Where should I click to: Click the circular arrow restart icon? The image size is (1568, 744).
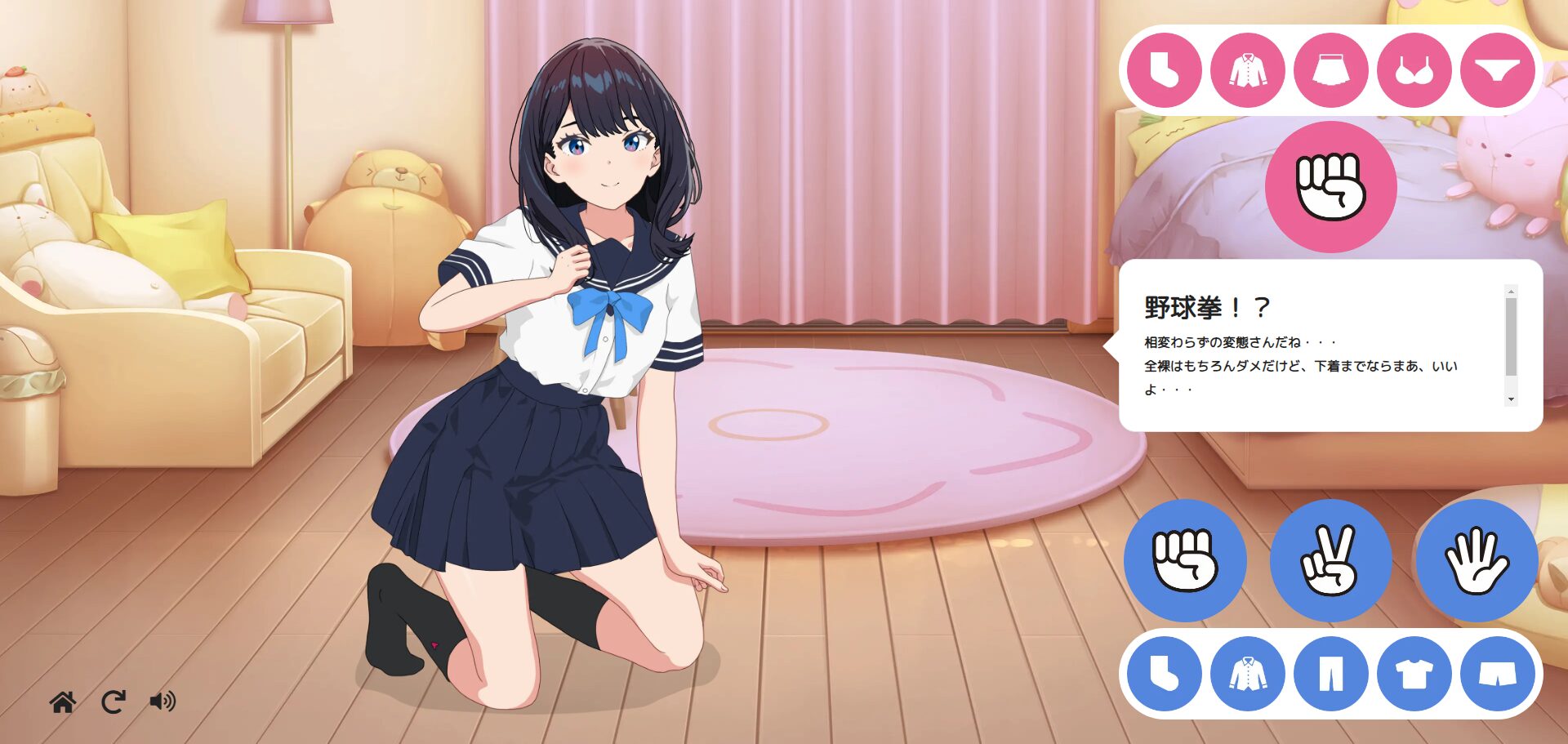114,702
